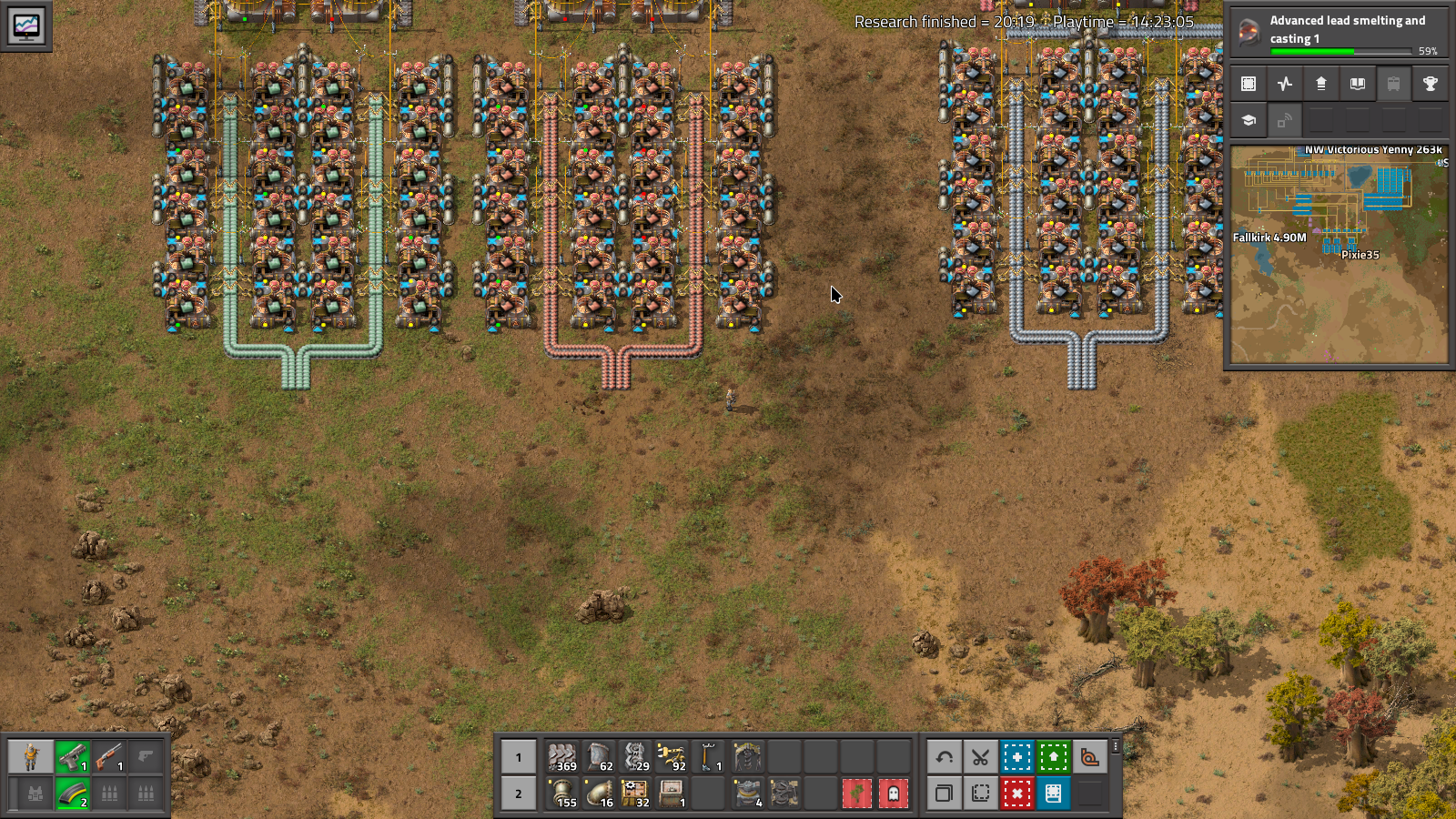Click the undo arrow shortcut
The width and height of the screenshot is (1456, 819).
pos(944,757)
